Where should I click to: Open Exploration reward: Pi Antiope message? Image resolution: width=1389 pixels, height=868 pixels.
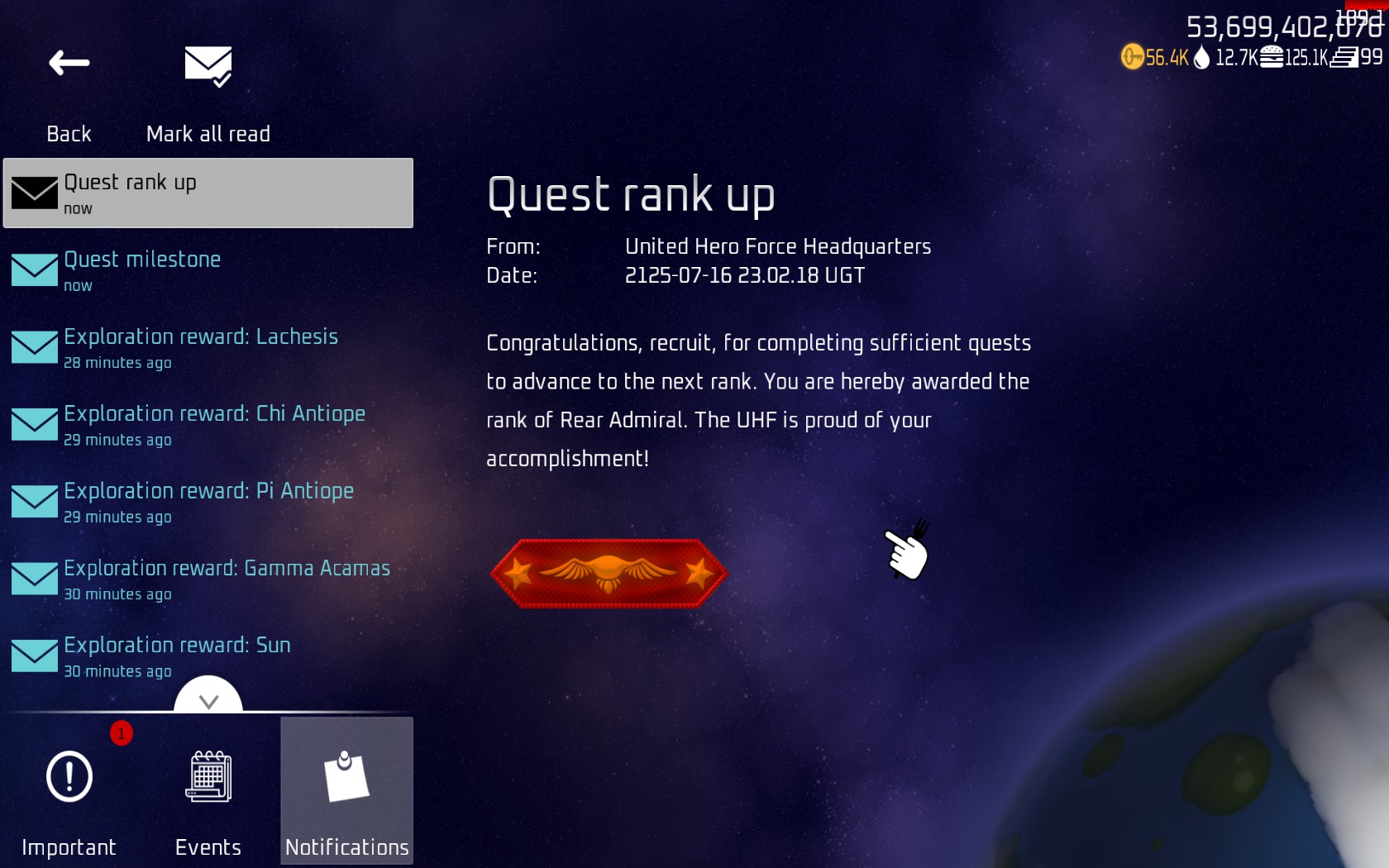tap(208, 502)
